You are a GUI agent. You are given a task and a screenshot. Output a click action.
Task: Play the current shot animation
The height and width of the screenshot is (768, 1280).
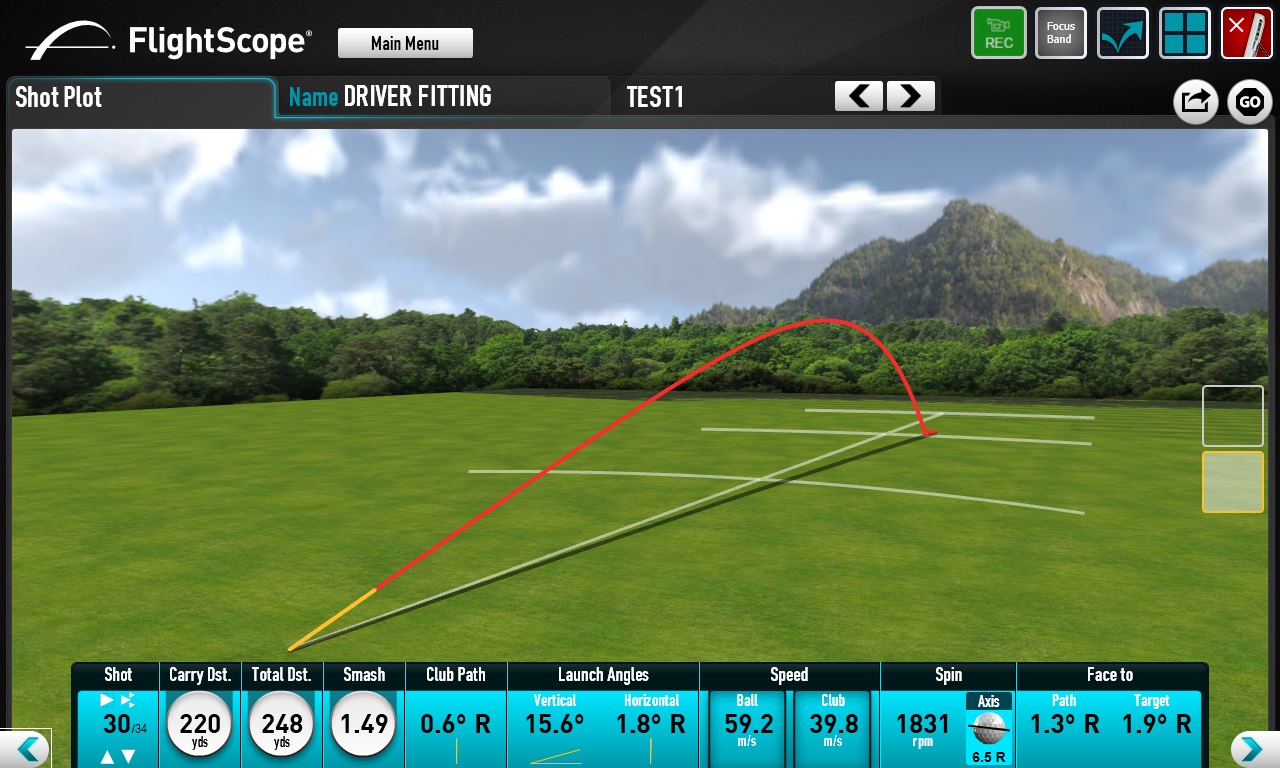pos(108,700)
